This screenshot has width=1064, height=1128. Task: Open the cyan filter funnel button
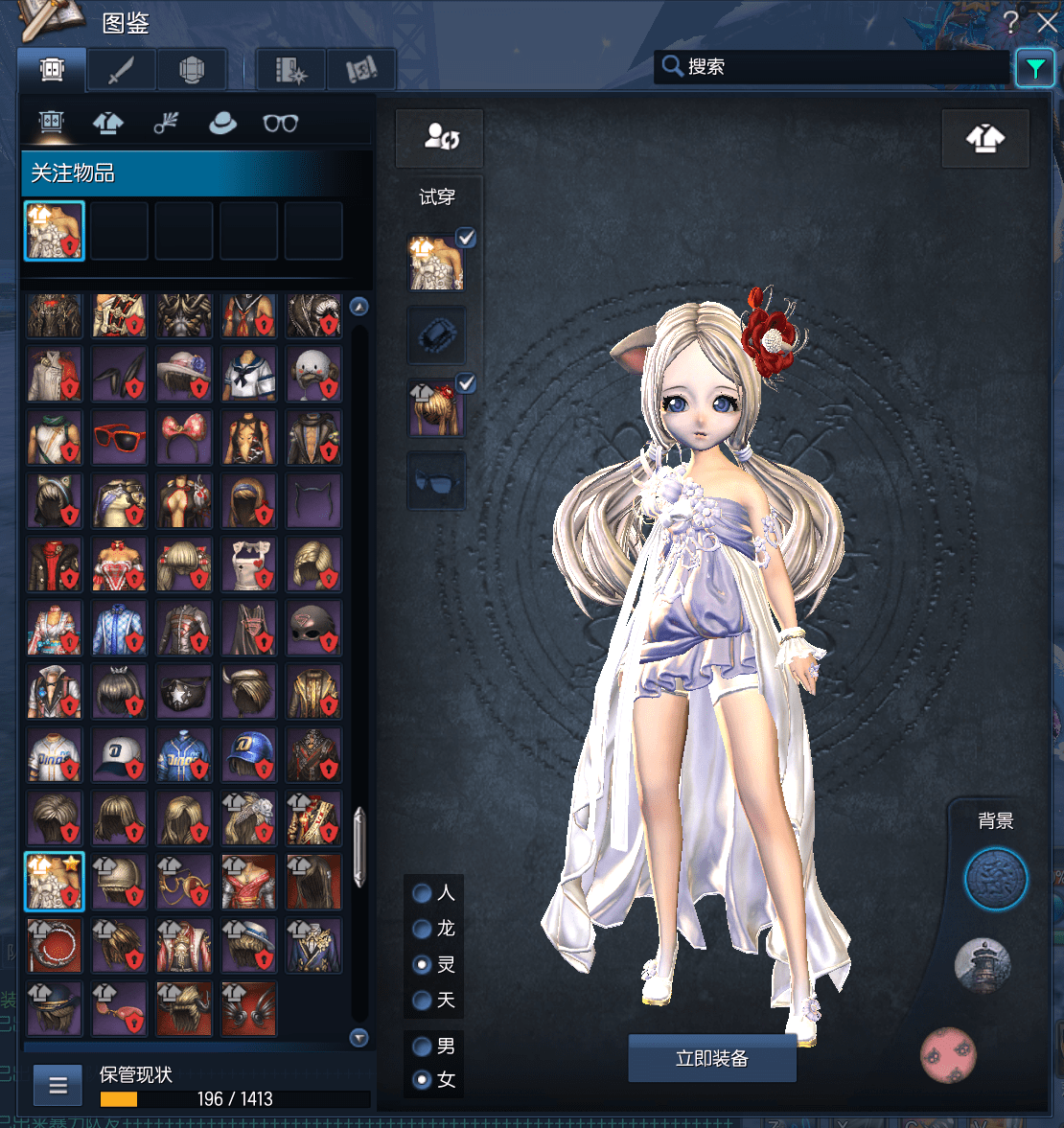(x=1034, y=68)
